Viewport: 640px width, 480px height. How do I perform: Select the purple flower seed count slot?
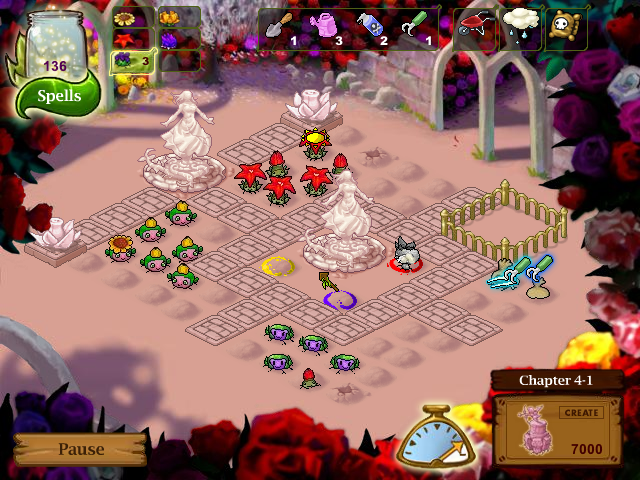133,62
